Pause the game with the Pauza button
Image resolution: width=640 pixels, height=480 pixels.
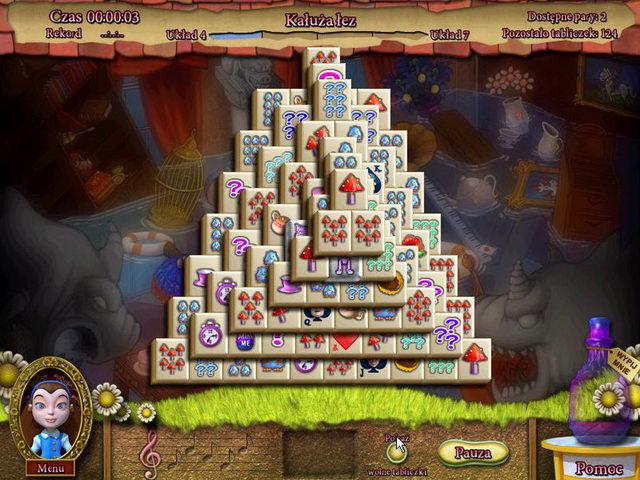[472, 452]
